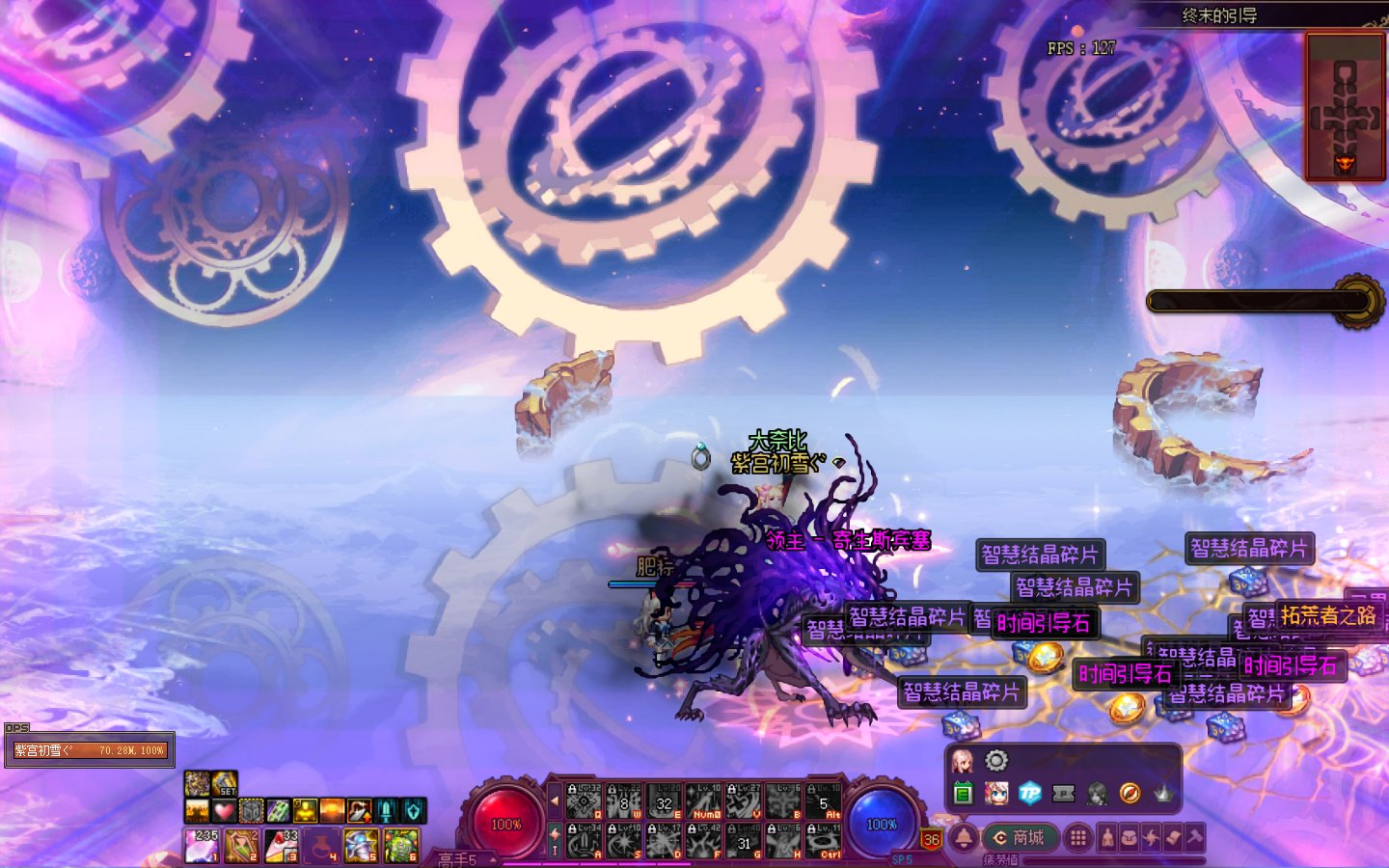Use the consumable in quick slot 1
Image resolution: width=1389 pixels, height=868 pixels.
202,845
